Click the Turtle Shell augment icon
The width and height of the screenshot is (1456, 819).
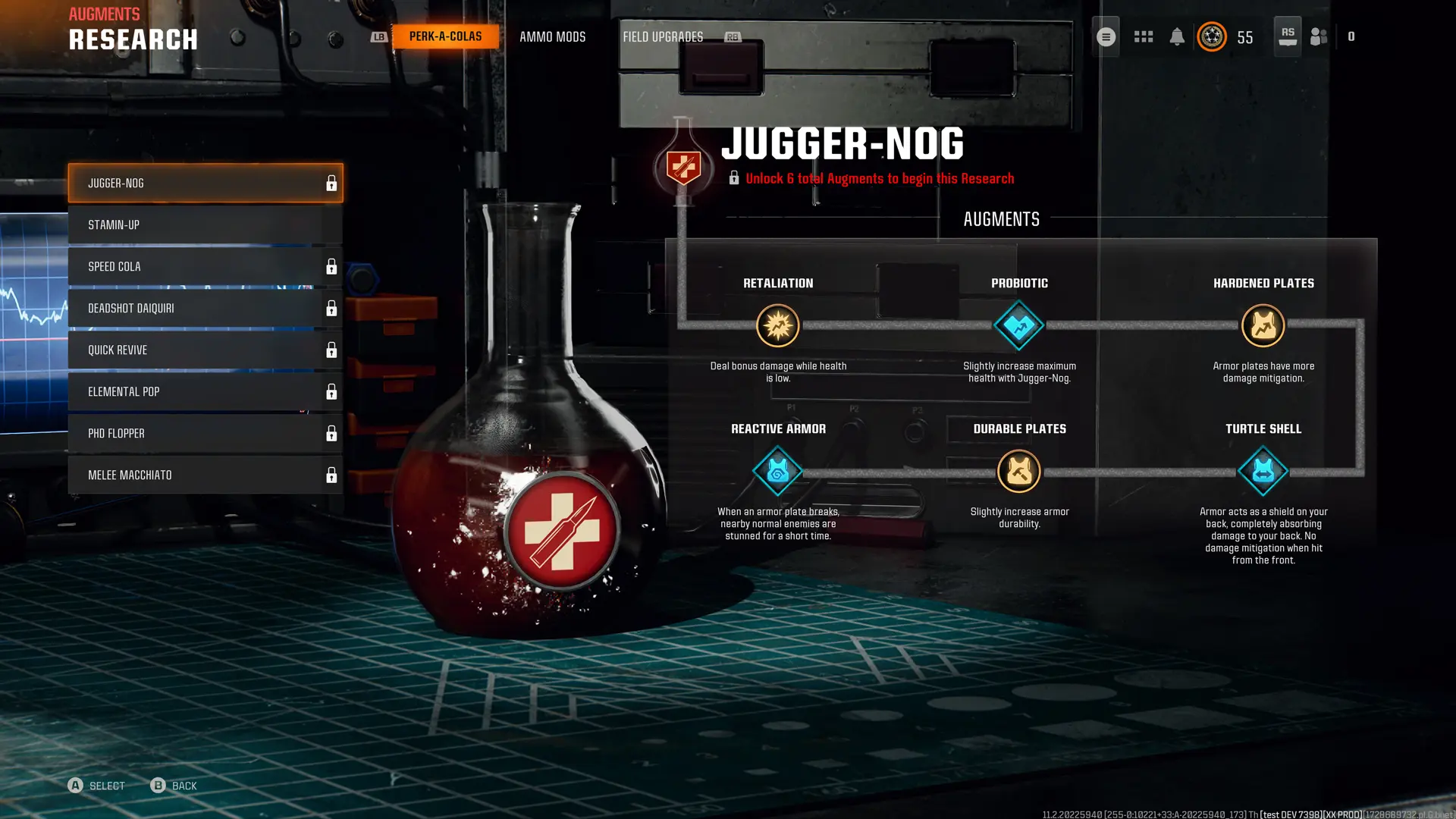pos(1263,472)
